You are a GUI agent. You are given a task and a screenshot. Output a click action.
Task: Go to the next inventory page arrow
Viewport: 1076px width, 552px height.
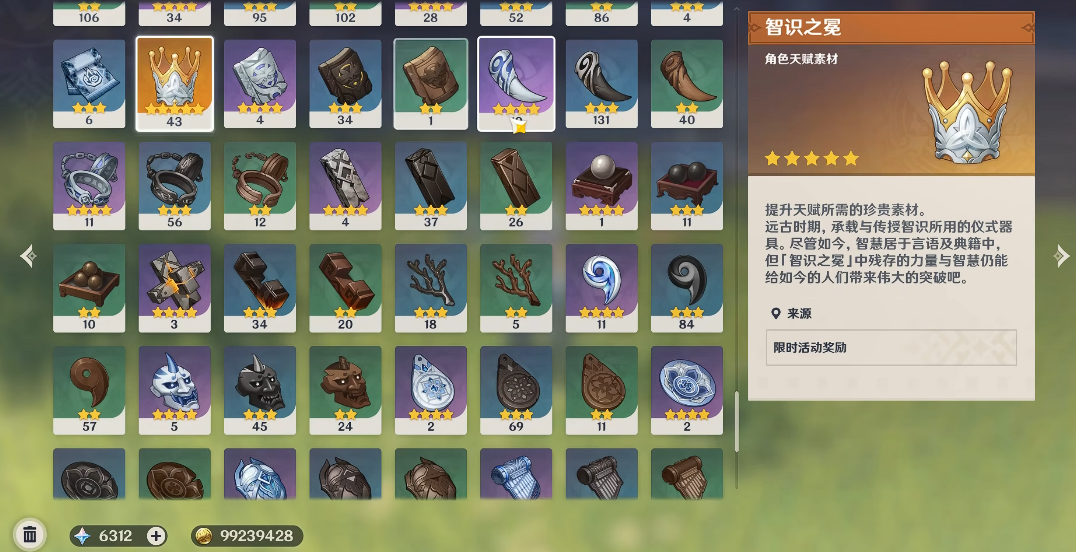1061,257
